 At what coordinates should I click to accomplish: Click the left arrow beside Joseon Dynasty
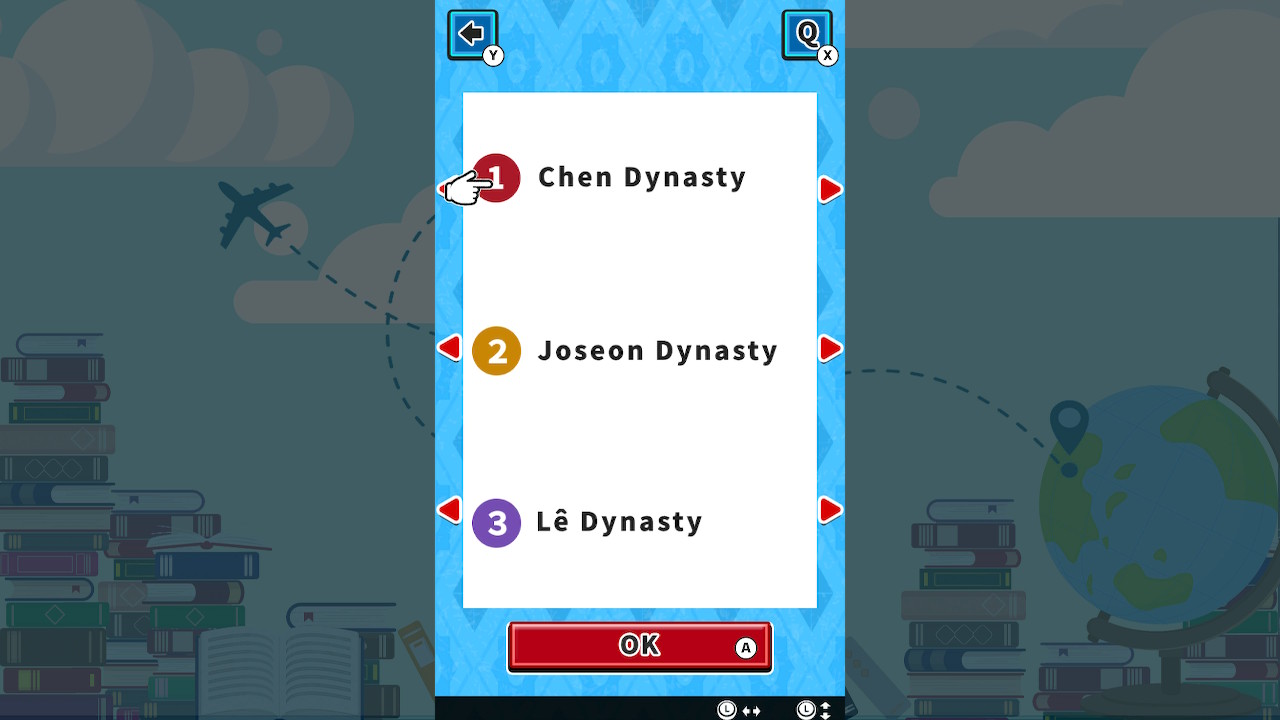click(449, 348)
